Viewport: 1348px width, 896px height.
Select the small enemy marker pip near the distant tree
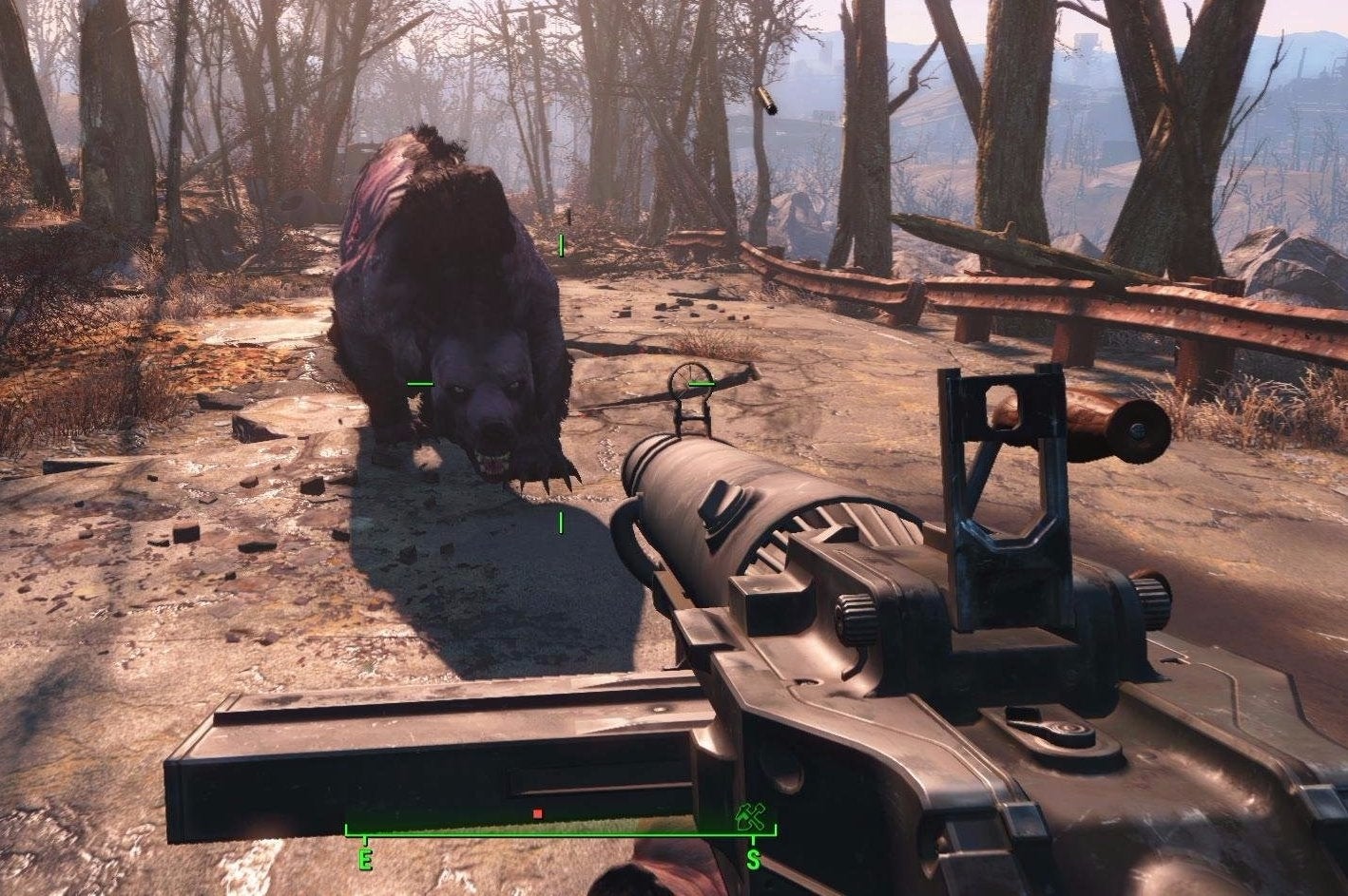561,245
